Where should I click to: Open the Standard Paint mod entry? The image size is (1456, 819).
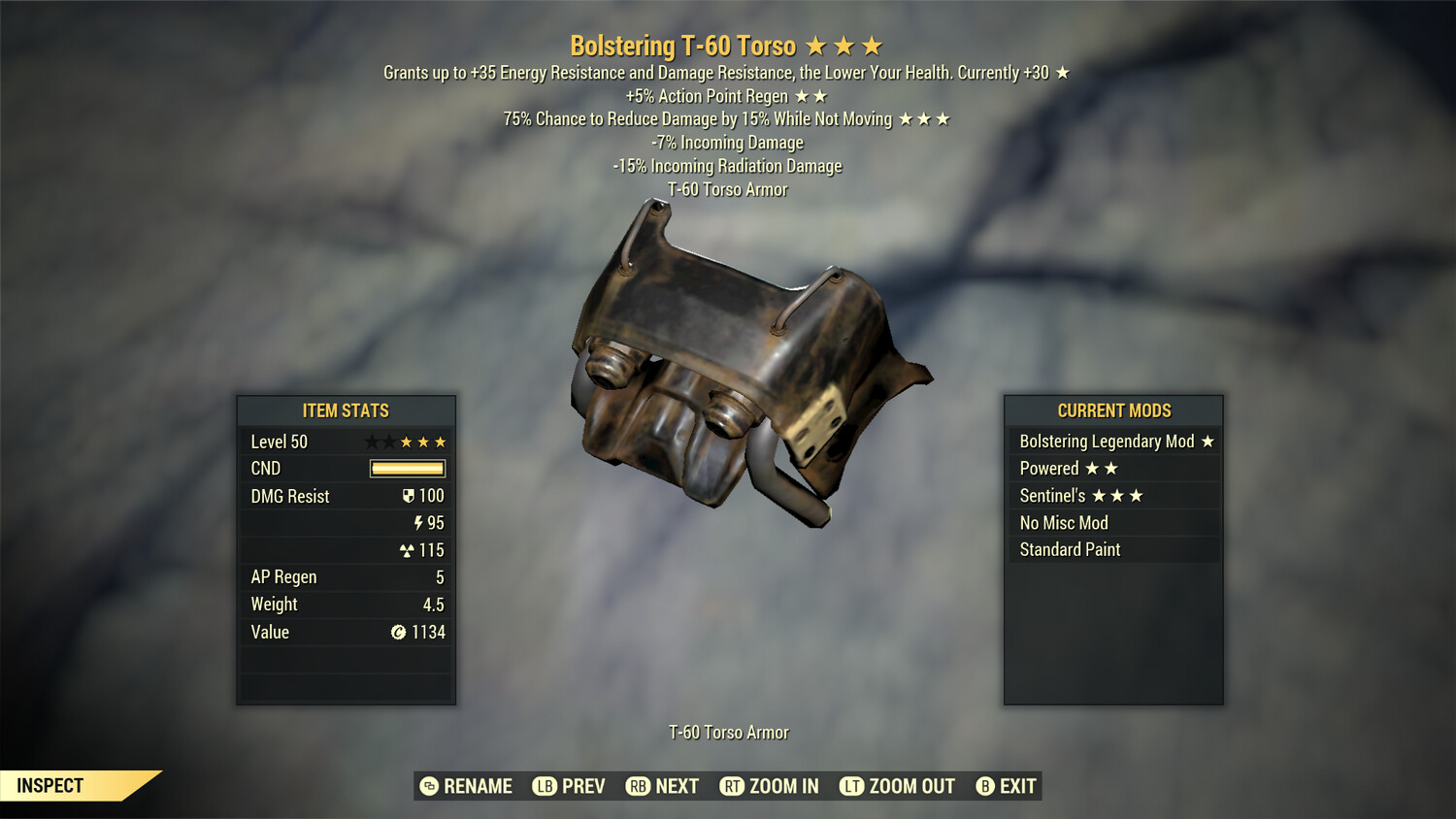coord(1069,549)
